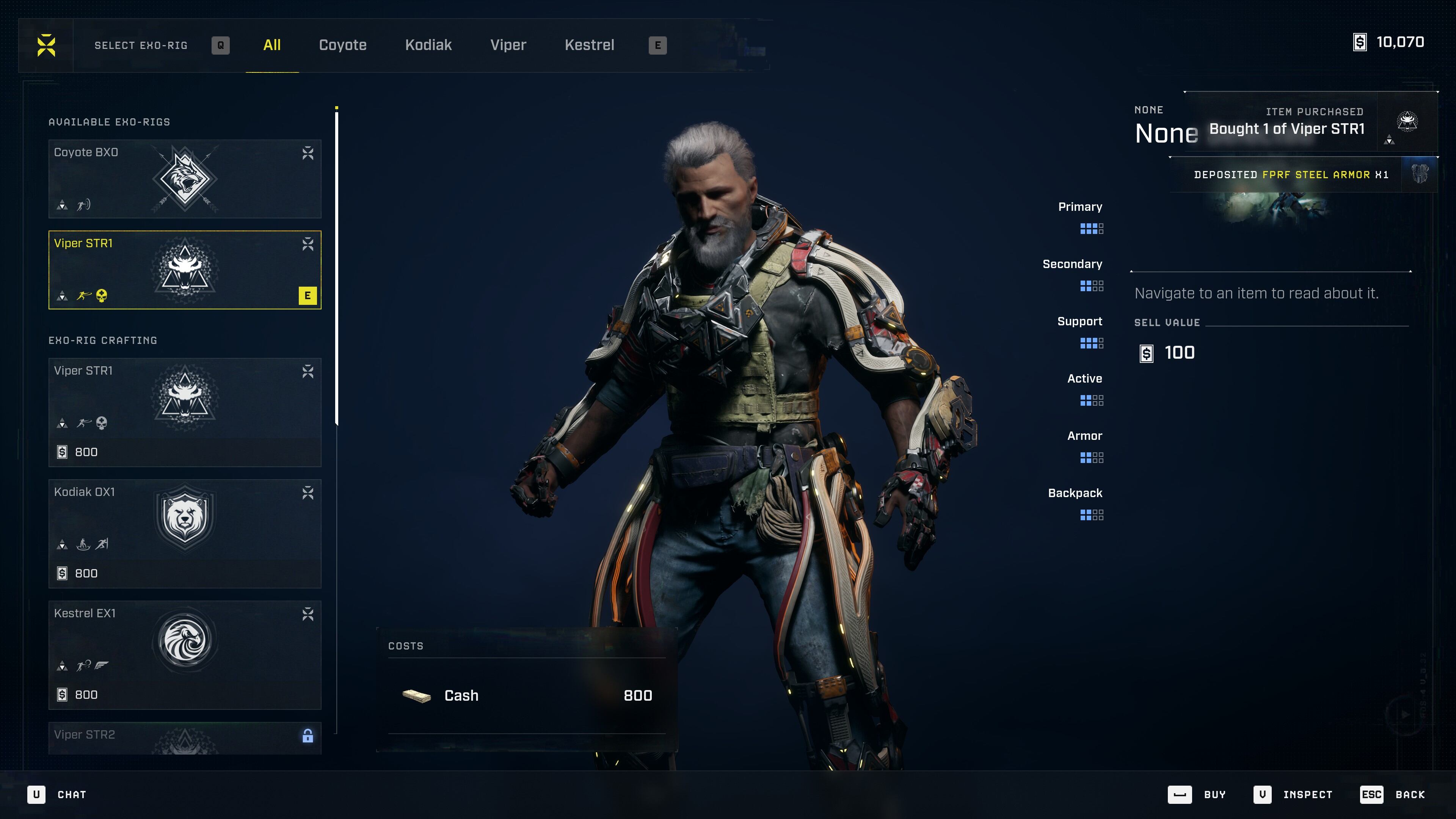Inspect the selected exo-rig
The image size is (1456, 819).
[x=1293, y=794]
